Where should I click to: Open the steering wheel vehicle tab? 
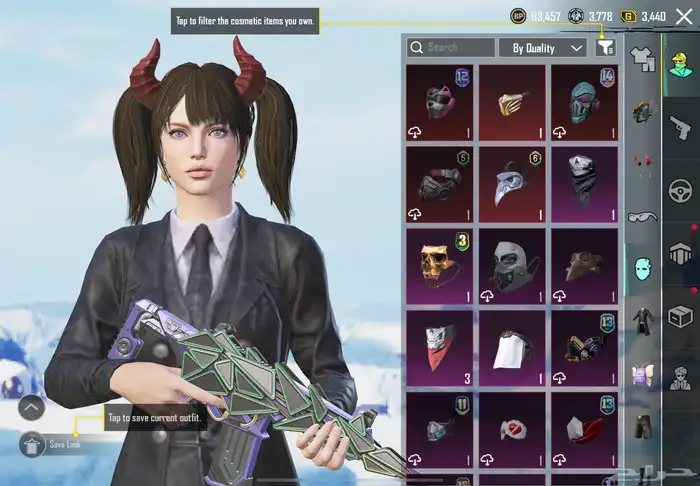pos(681,190)
